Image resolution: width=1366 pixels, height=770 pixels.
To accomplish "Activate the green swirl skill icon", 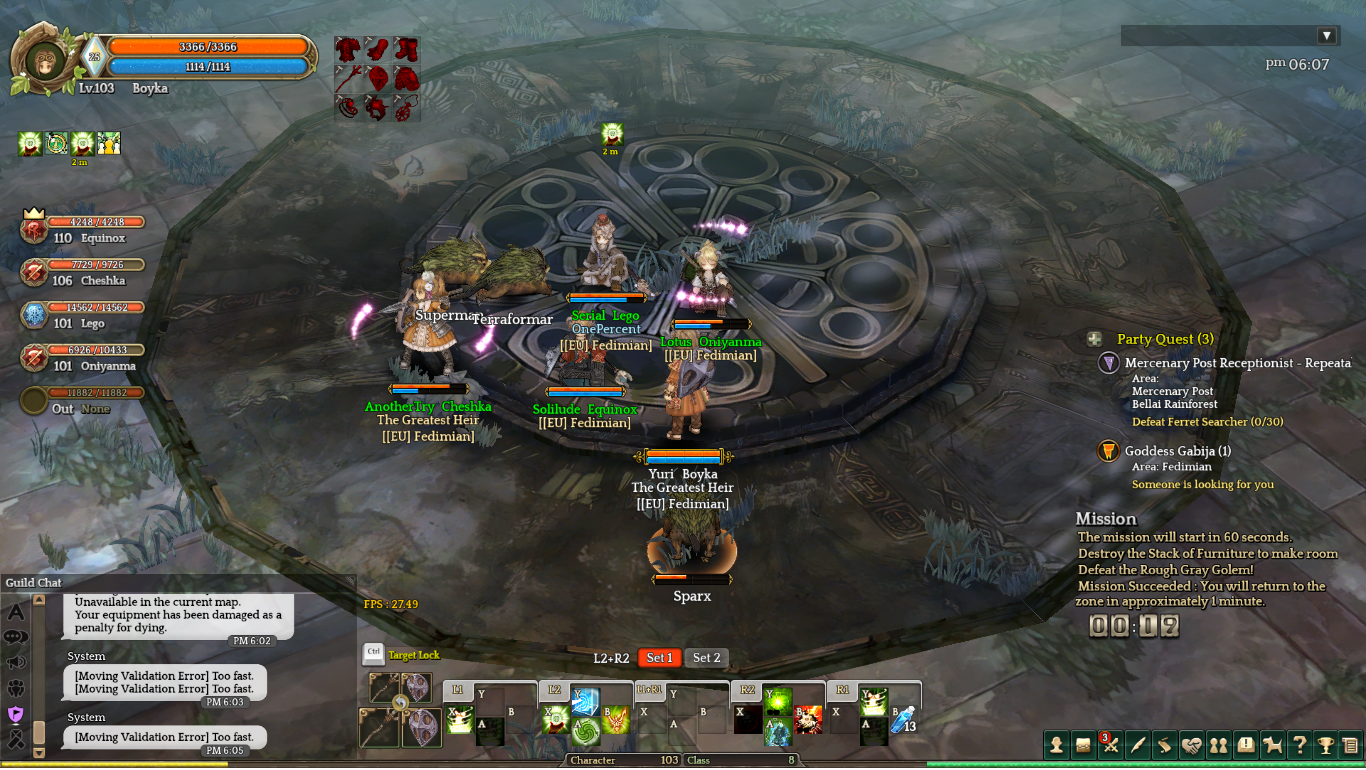I will [x=585, y=731].
